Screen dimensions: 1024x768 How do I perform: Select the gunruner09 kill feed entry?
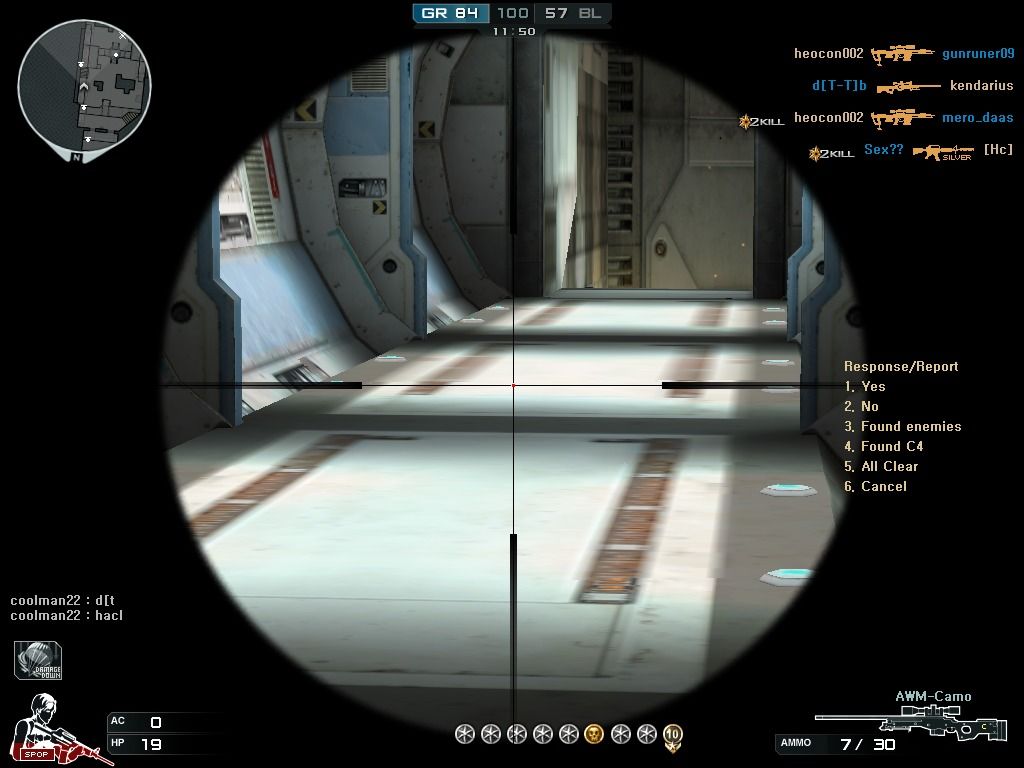coord(978,54)
